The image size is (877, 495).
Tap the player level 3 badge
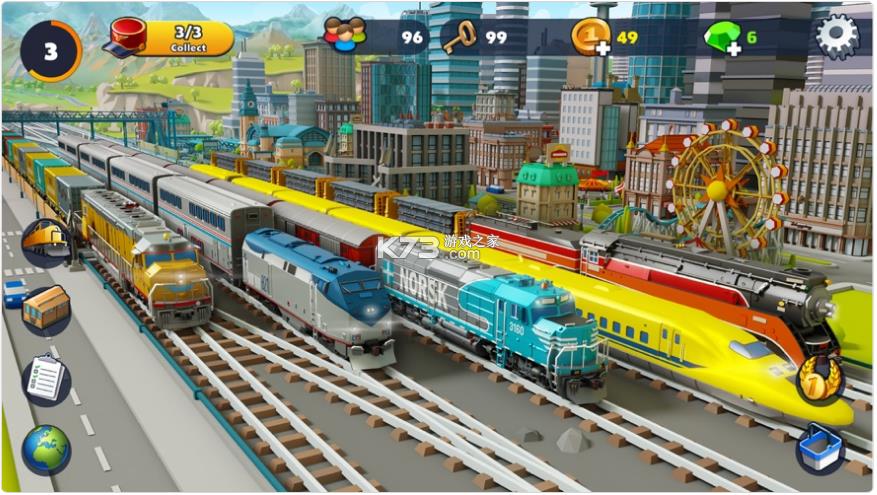(x=50, y=50)
